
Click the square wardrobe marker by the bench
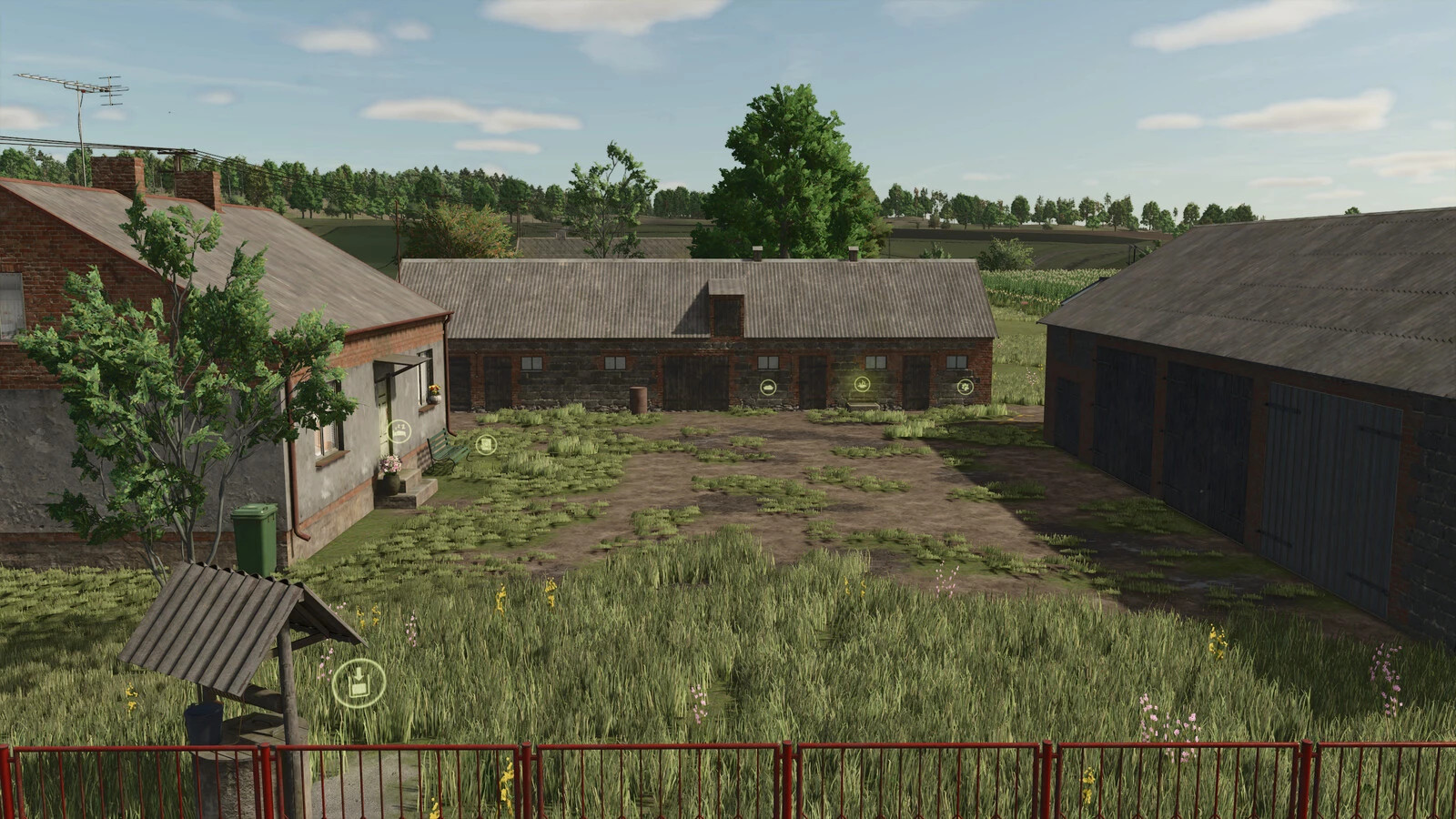coord(486,444)
